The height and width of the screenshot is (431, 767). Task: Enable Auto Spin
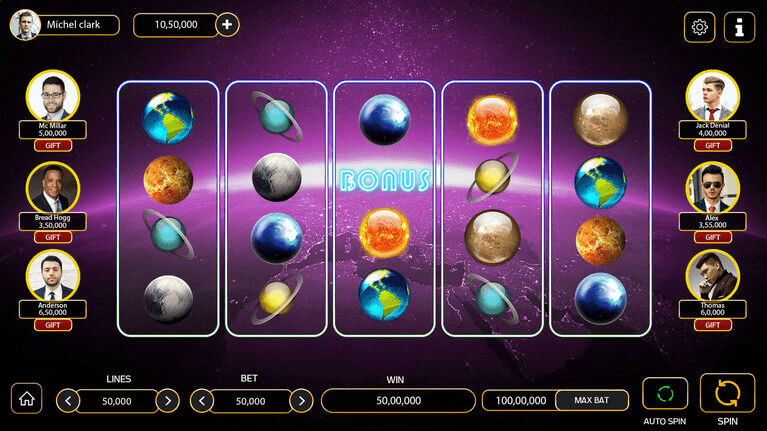pyautogui.click(x=665, y=393)
